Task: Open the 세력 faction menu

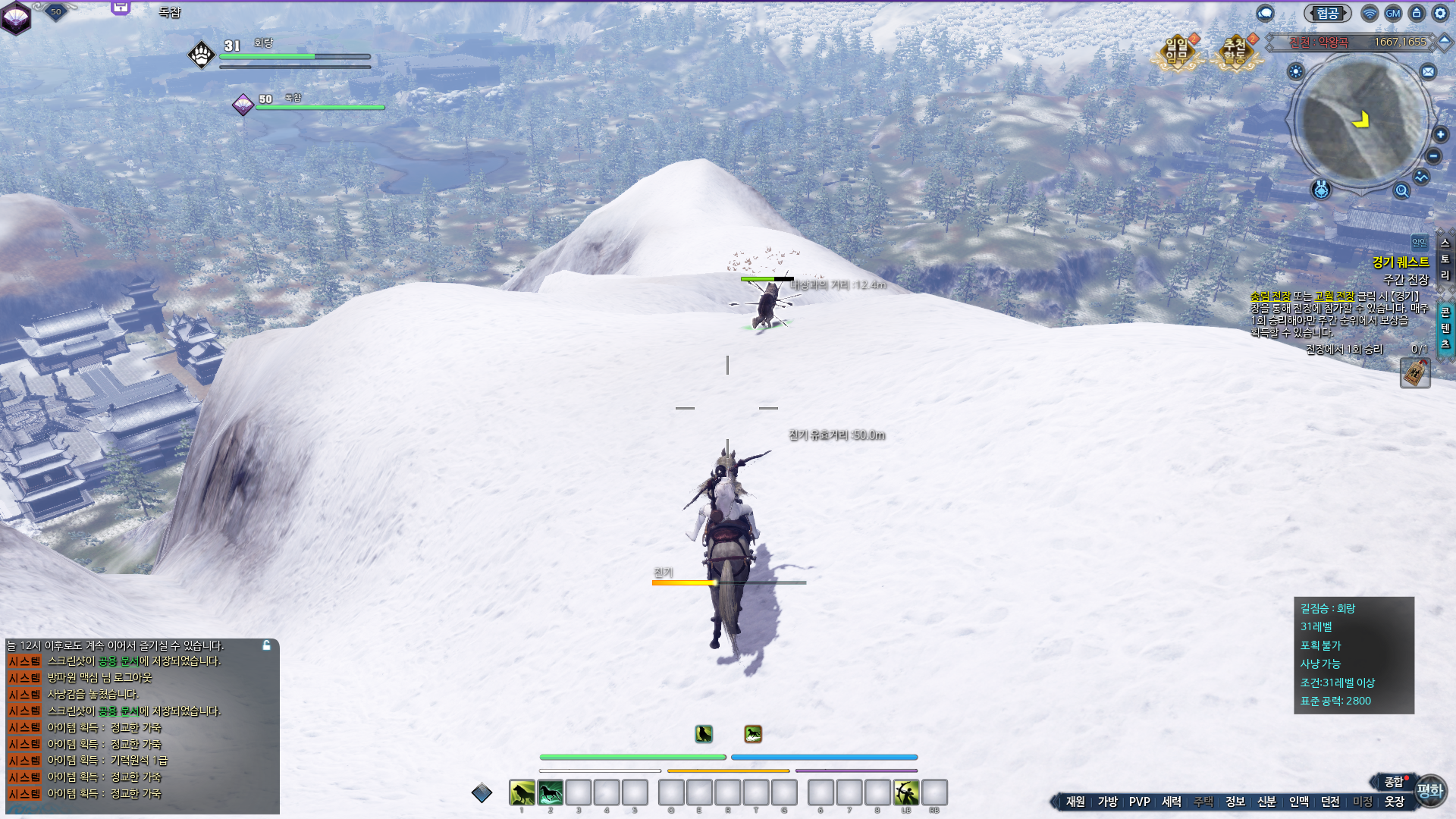Action: pyautogui.click(x=1172, y=802)
